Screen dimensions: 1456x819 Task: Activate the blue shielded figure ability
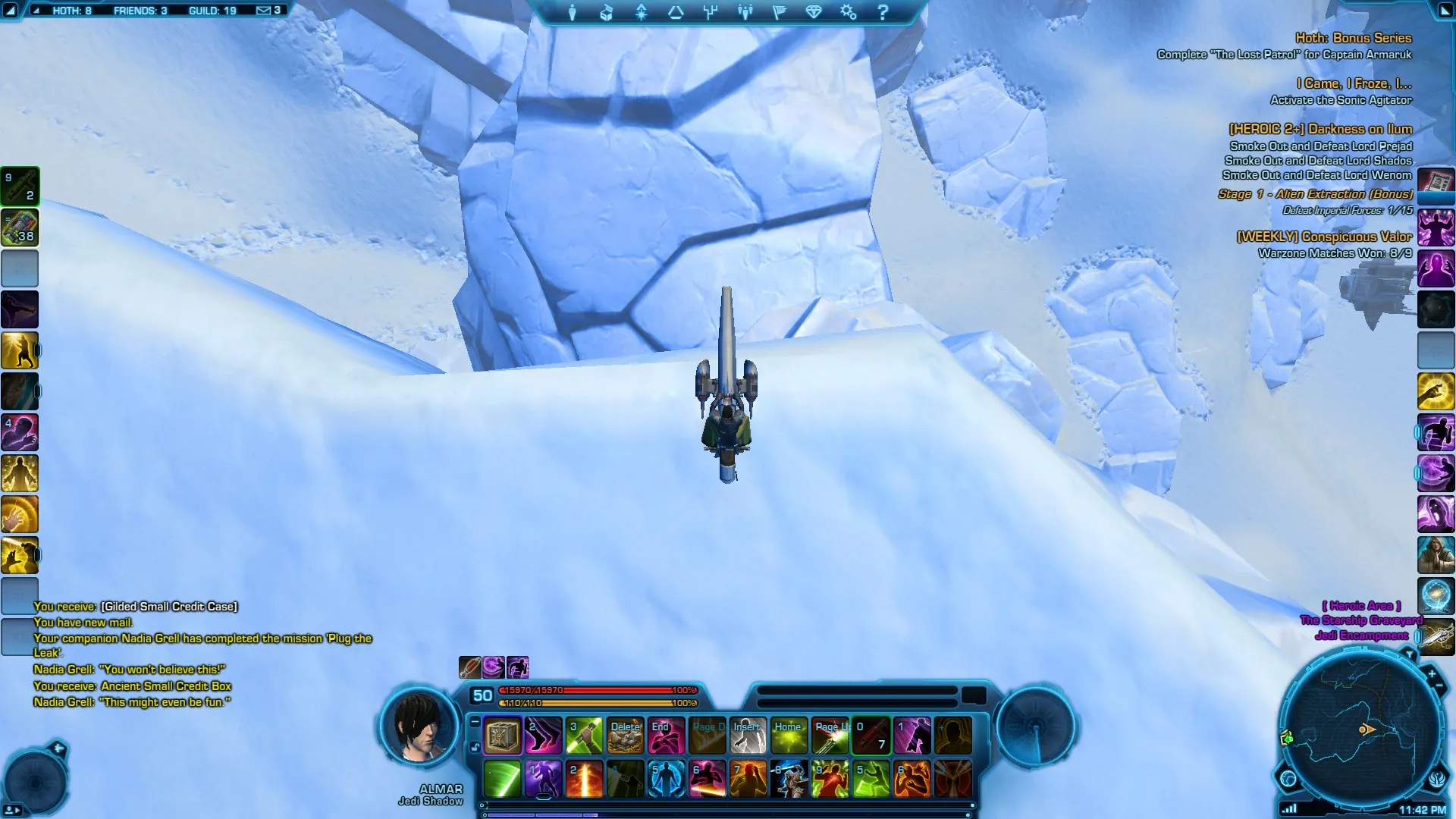pyautogui.click(x=666, y=779)
